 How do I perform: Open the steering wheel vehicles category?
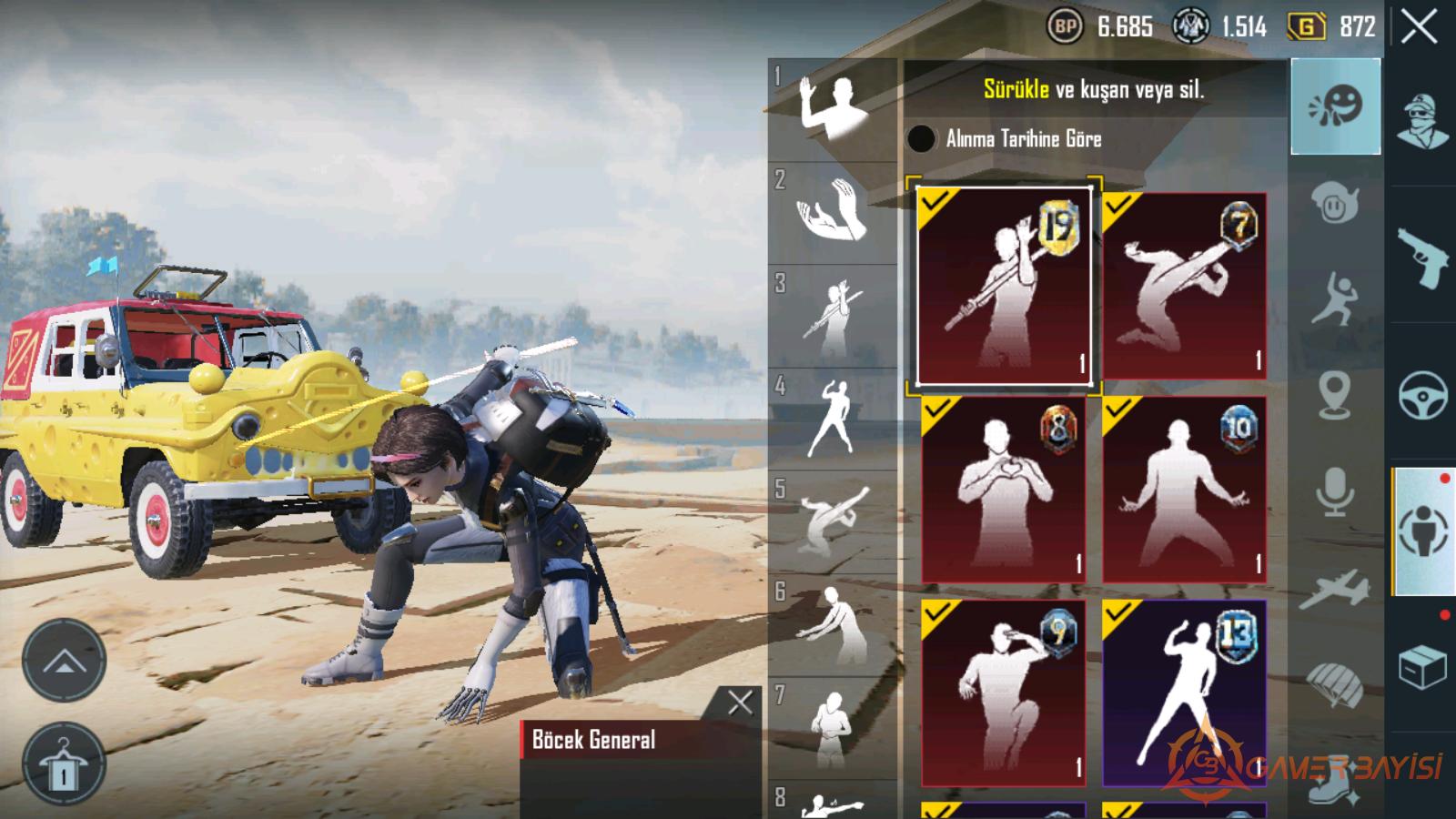(x=1423, y=395)
